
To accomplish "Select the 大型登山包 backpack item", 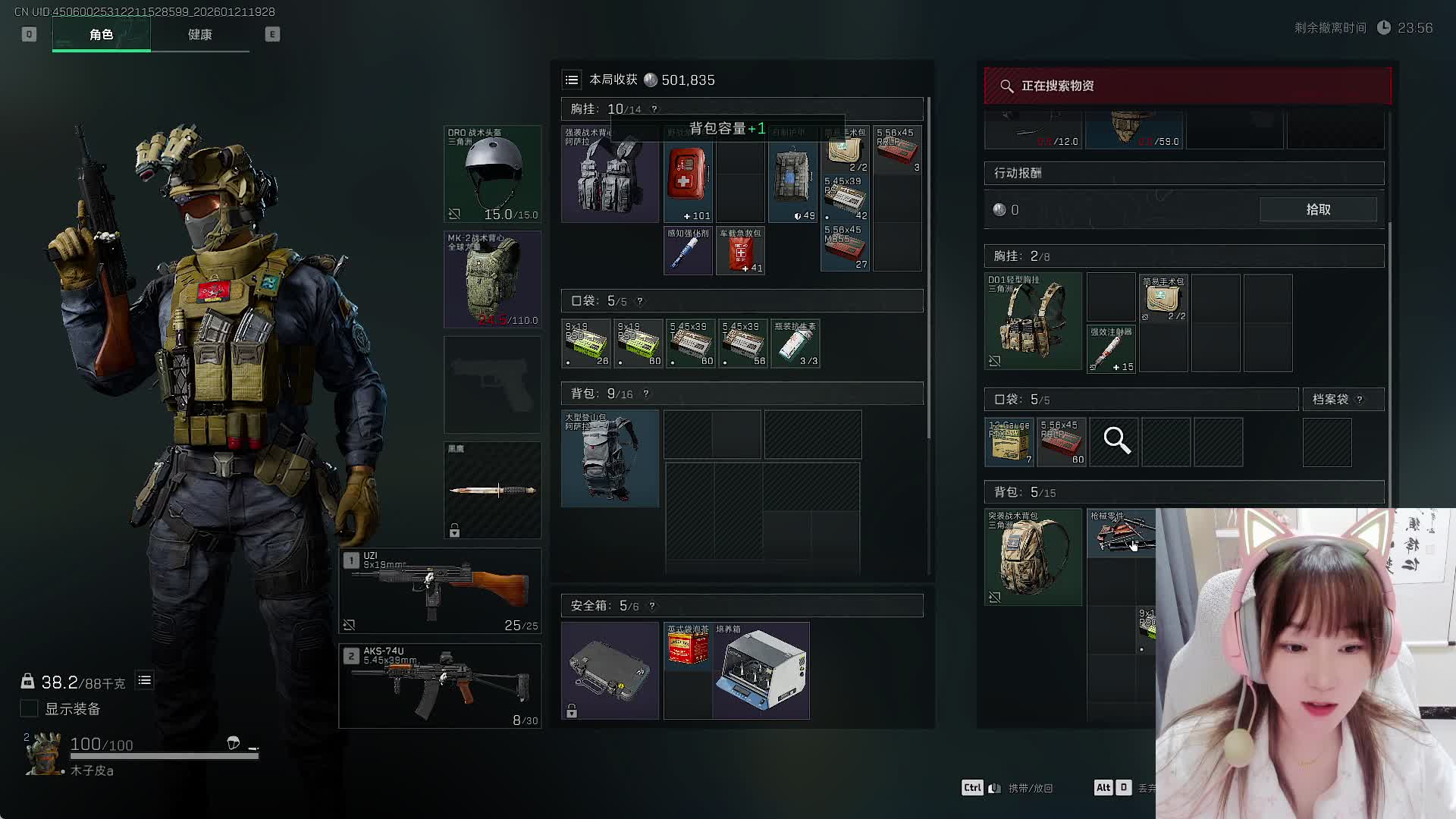I will (610, 458).
